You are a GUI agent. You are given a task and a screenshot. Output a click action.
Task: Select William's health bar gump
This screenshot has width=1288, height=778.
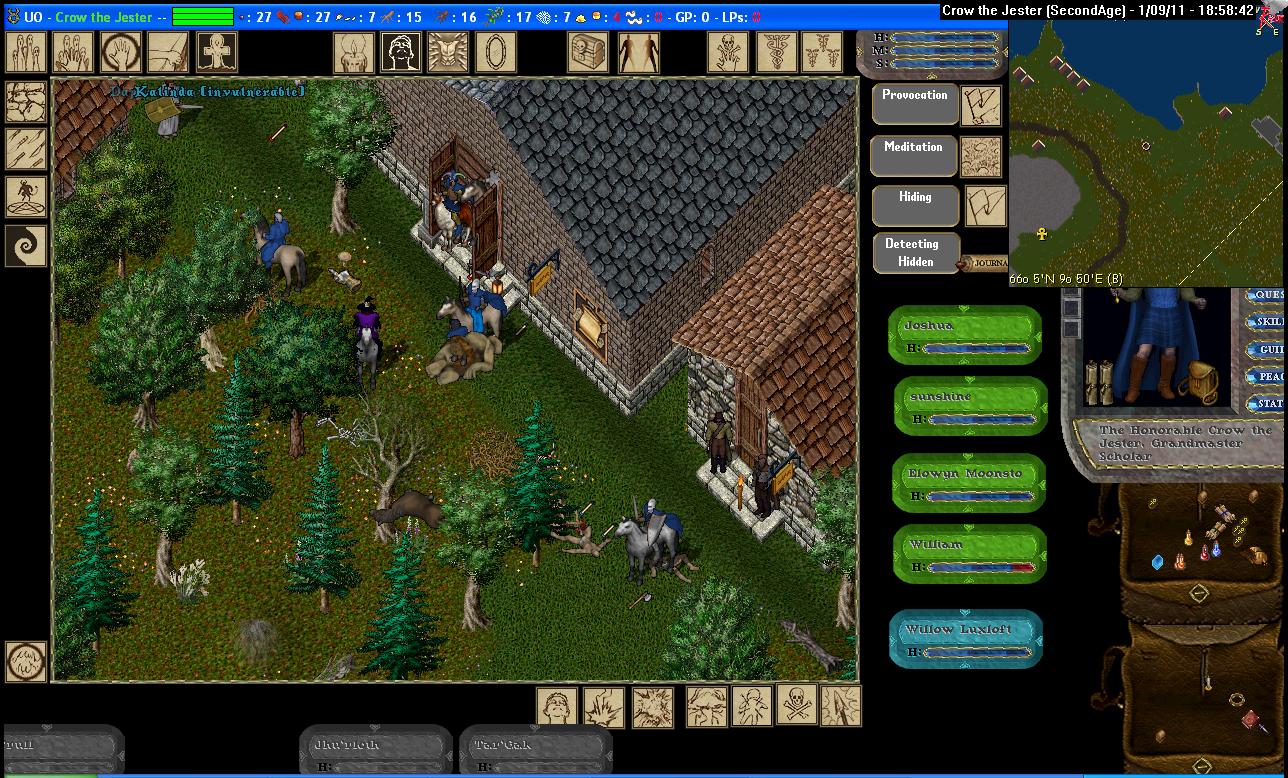969,555
